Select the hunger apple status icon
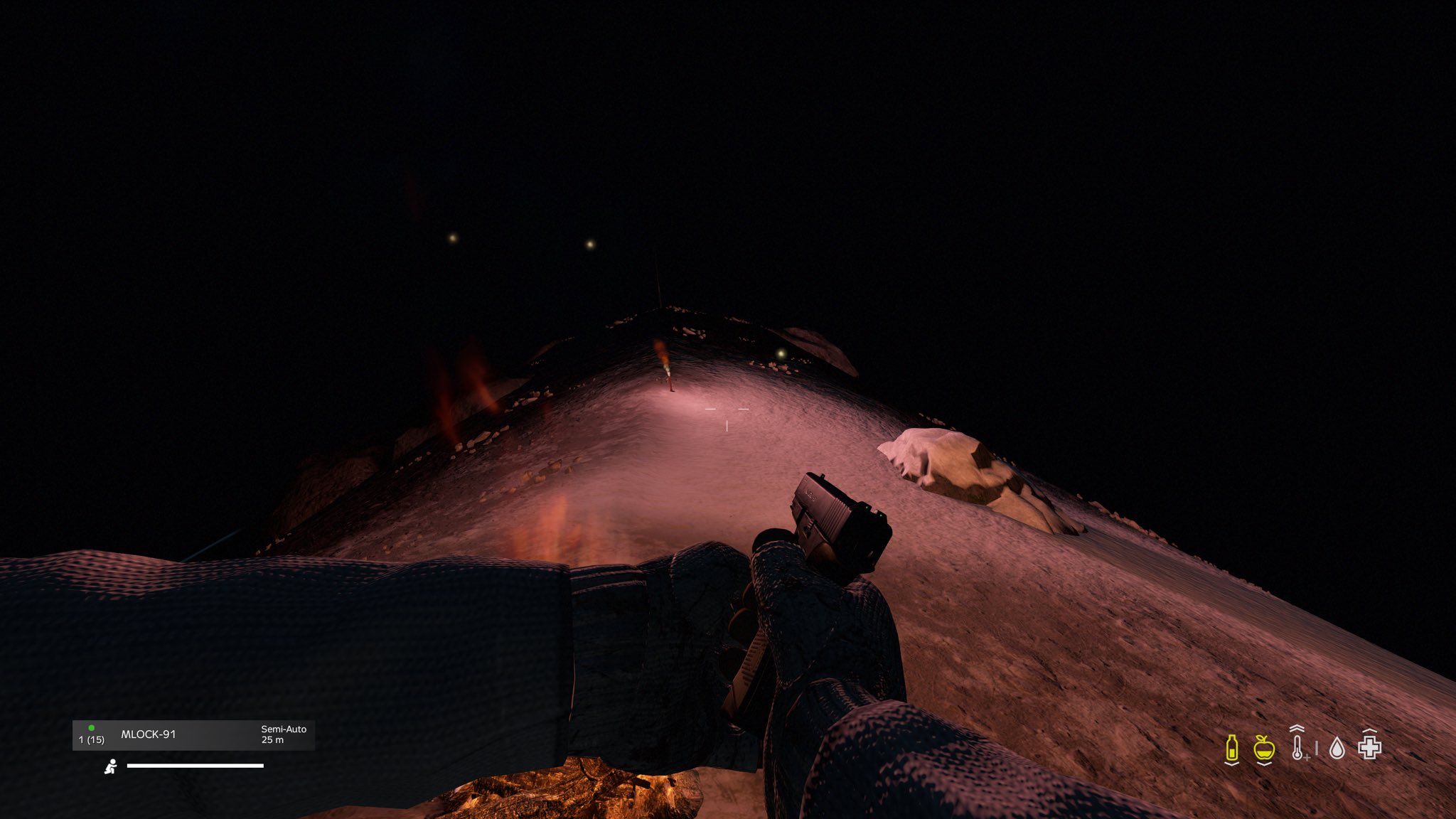This screenshot has height=819, width=1456. [x=1264, y=748]
